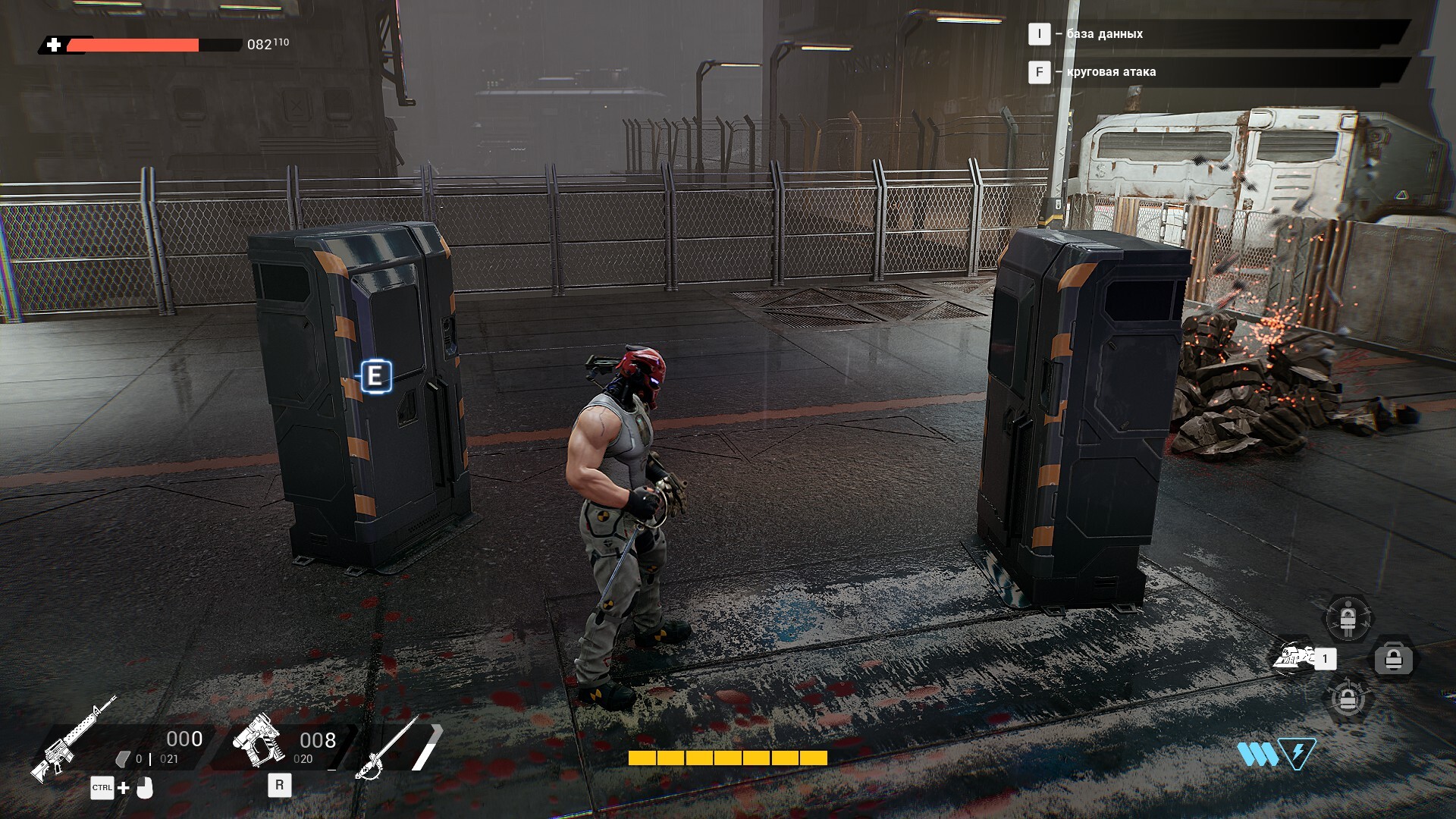The height and width of the screenshot is (819, 1456).
Task: Click the locked briefcase ability slot
Action: (1394, 659)
